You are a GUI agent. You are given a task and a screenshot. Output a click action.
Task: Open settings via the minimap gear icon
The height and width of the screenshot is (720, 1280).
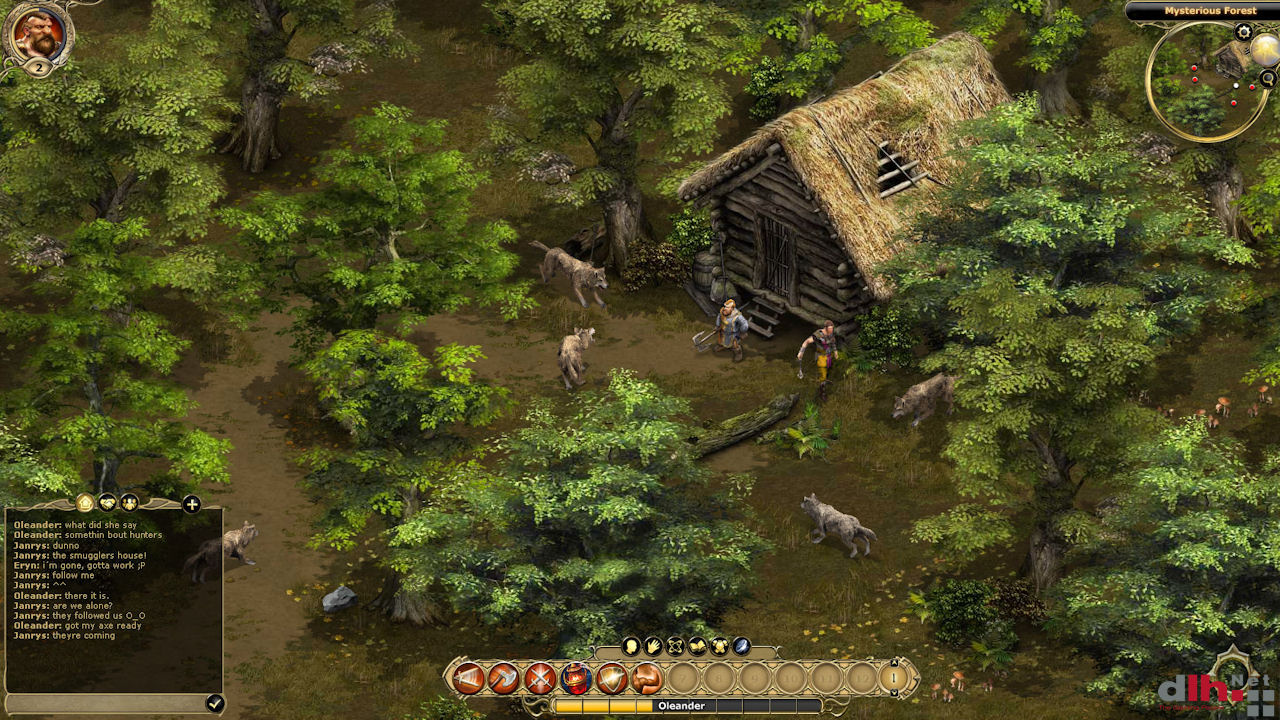pyautogui.click(x=1243, y=32)
